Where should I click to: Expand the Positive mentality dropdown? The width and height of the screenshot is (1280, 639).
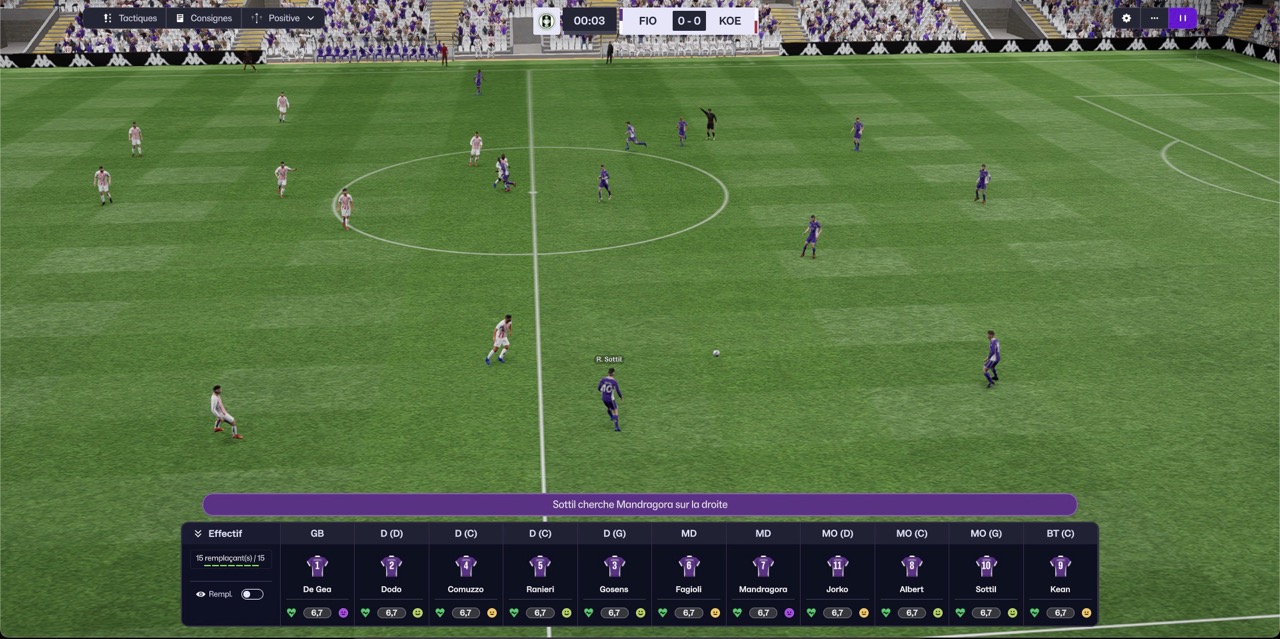pos(284,18)
